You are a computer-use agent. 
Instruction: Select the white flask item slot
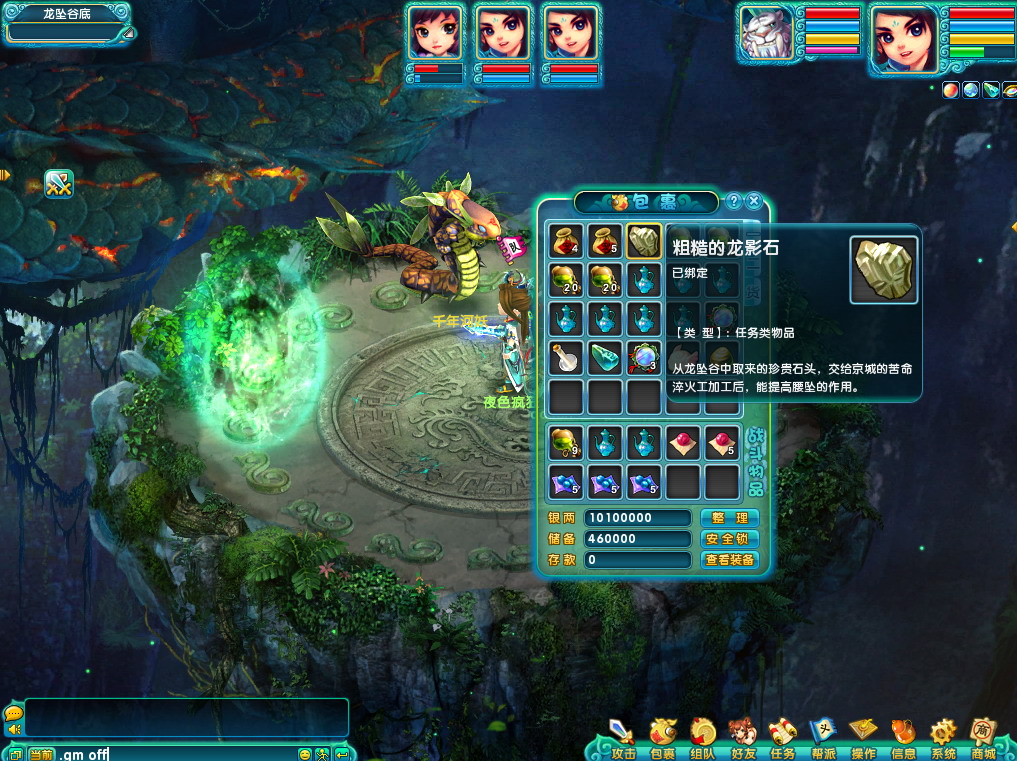point(566,358)
